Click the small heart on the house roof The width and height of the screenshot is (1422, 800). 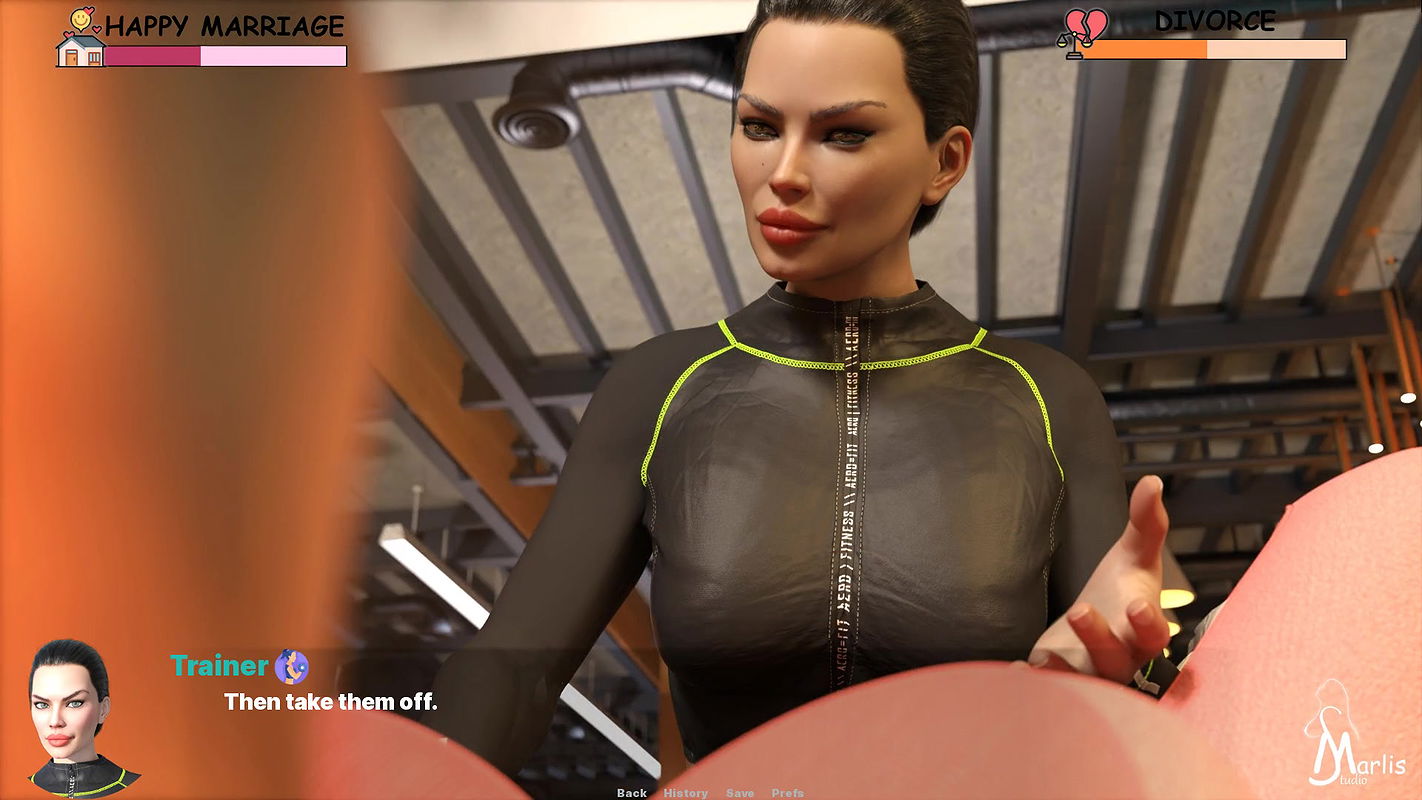coord(67,36)
